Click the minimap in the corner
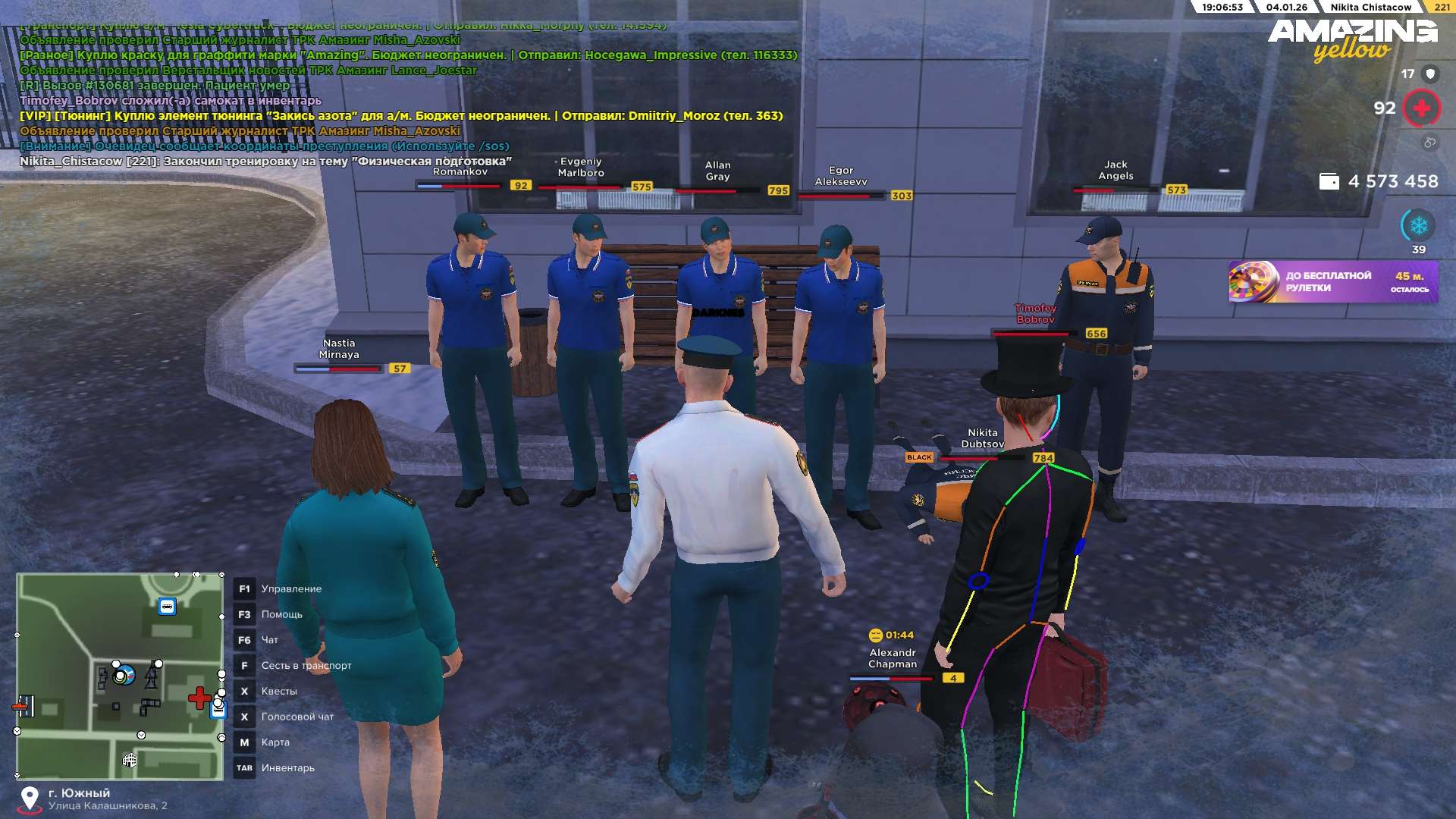The height and width of the screenshot is (819, 1456). pos(120,676)
